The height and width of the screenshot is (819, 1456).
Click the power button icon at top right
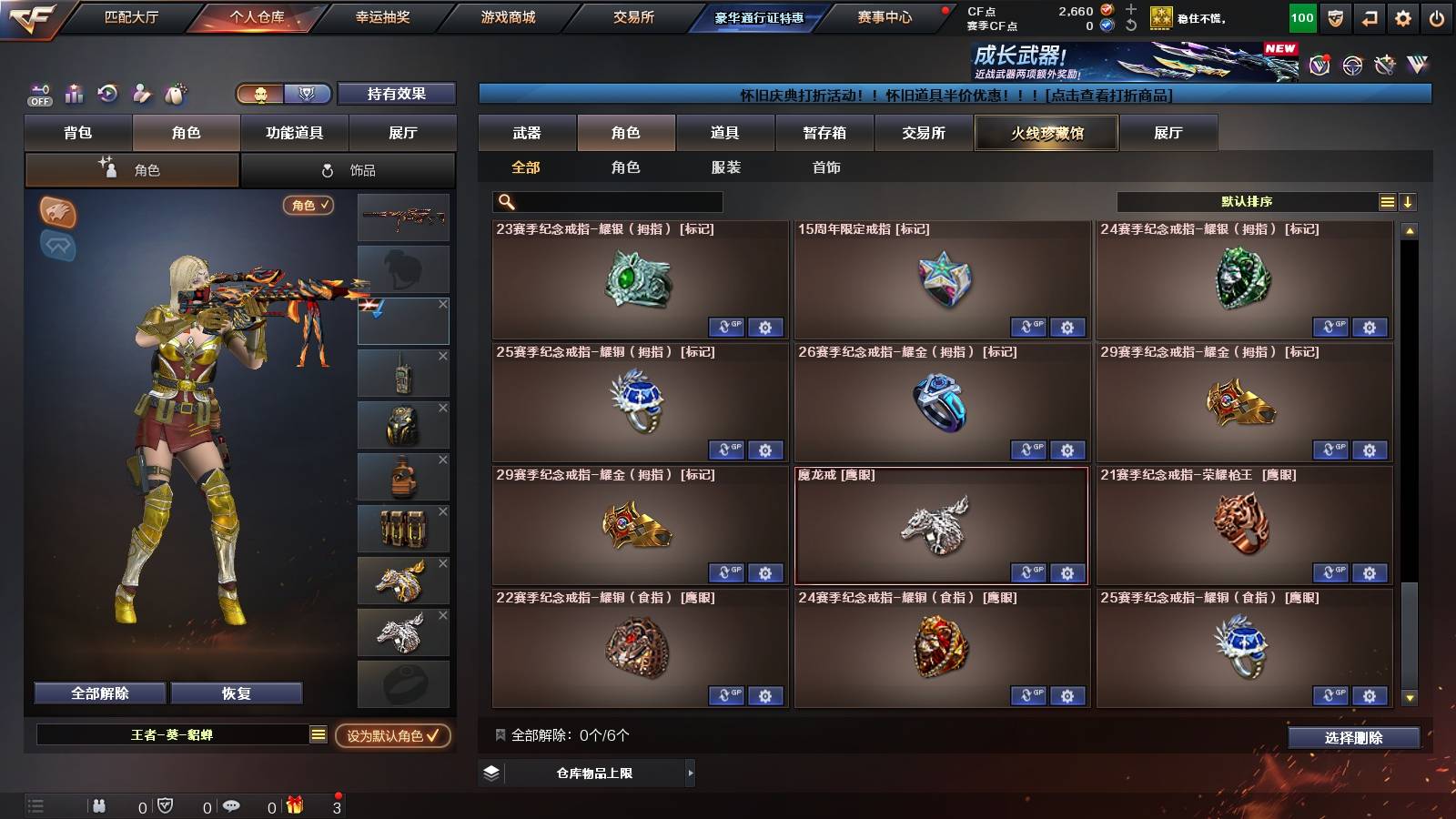[1436, 17]
